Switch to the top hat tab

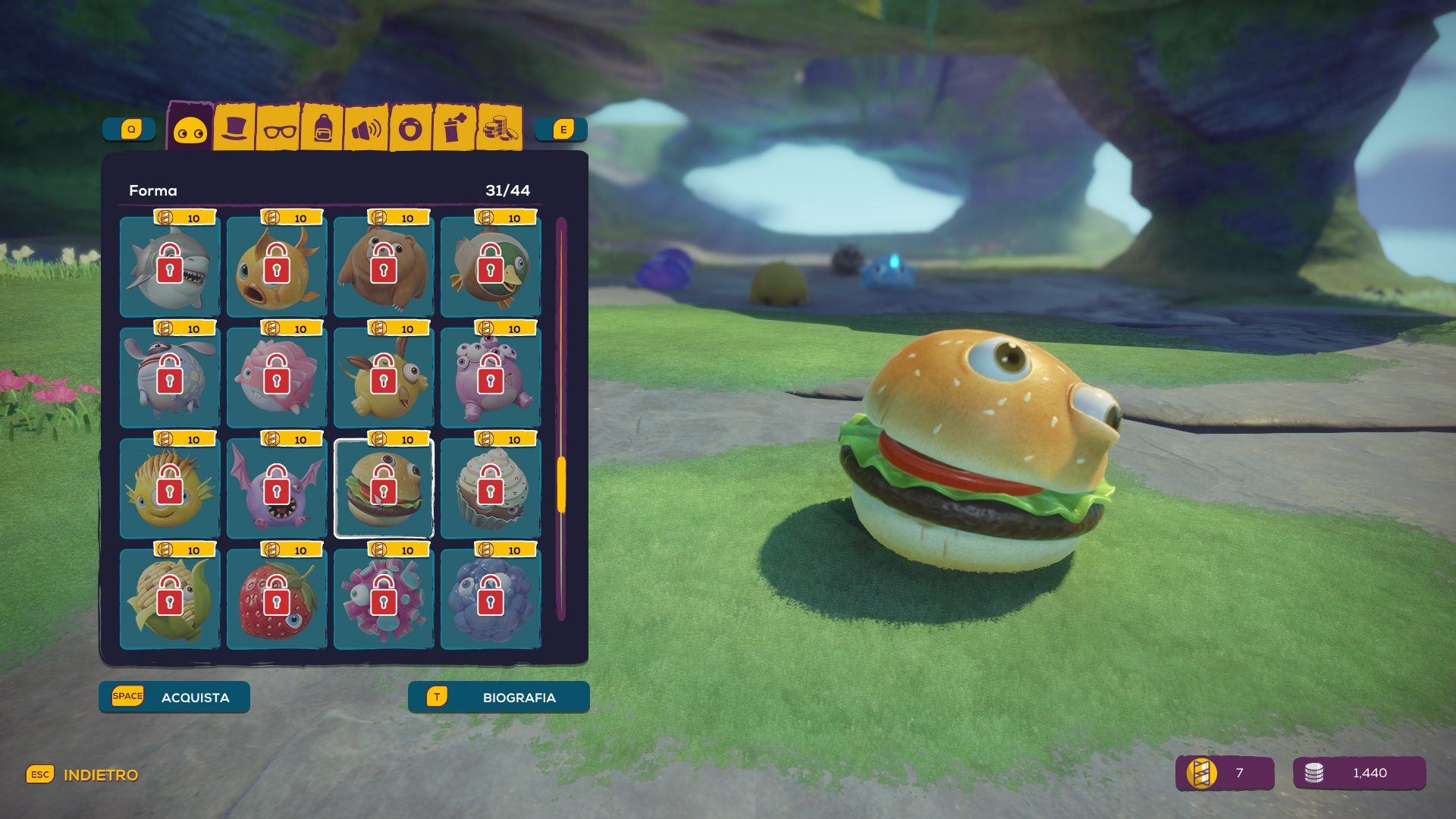pyautogui.click(x=234, y=128)
